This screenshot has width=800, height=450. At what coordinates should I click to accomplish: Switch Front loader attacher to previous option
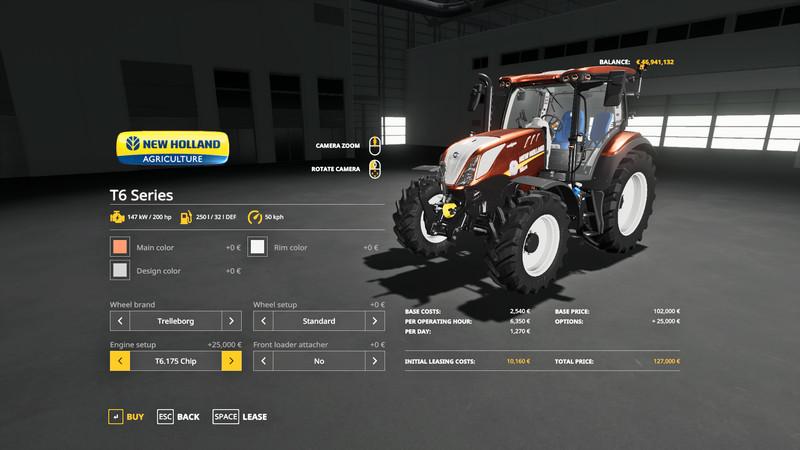[x=264, y=361]
